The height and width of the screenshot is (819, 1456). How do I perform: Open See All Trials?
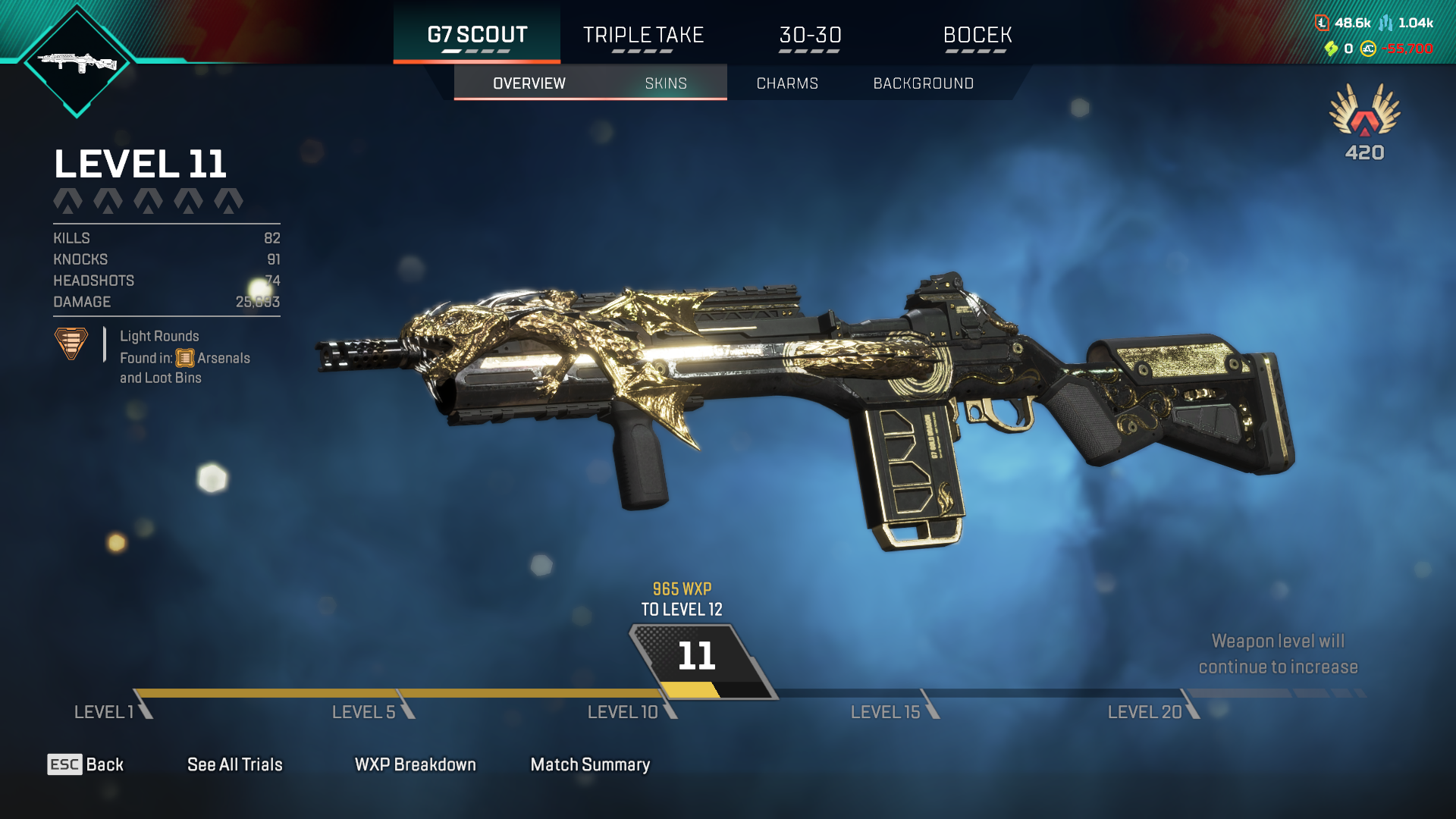[234, 764]
